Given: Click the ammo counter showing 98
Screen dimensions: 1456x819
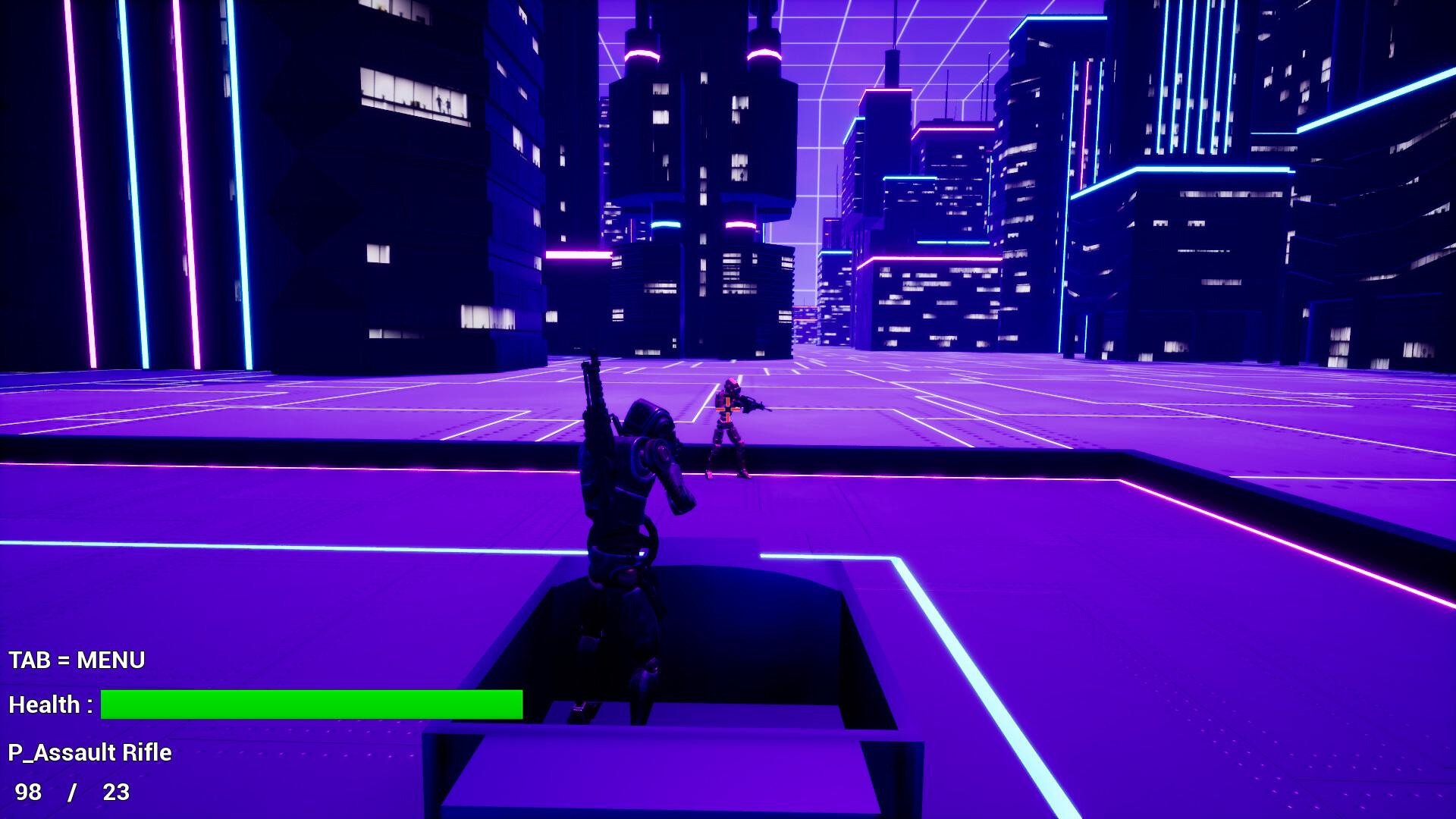Looking at the screenshot, I should coord(30,792).
